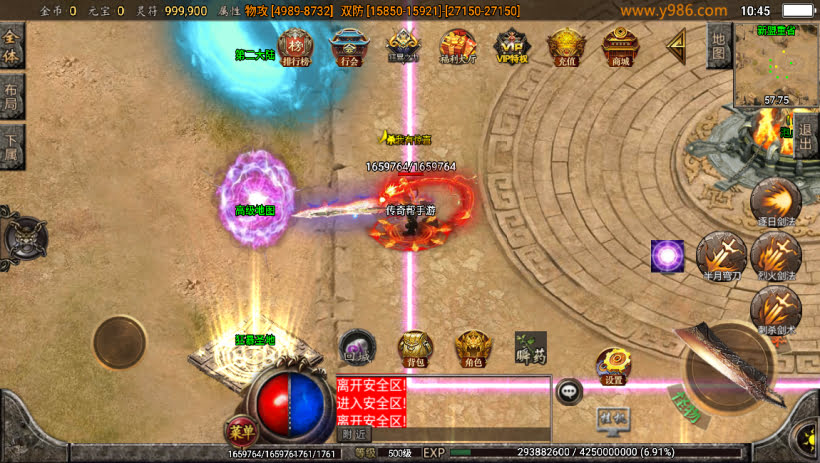
Task: Open the 商城 shop
Action: click(x=620, y=45)
